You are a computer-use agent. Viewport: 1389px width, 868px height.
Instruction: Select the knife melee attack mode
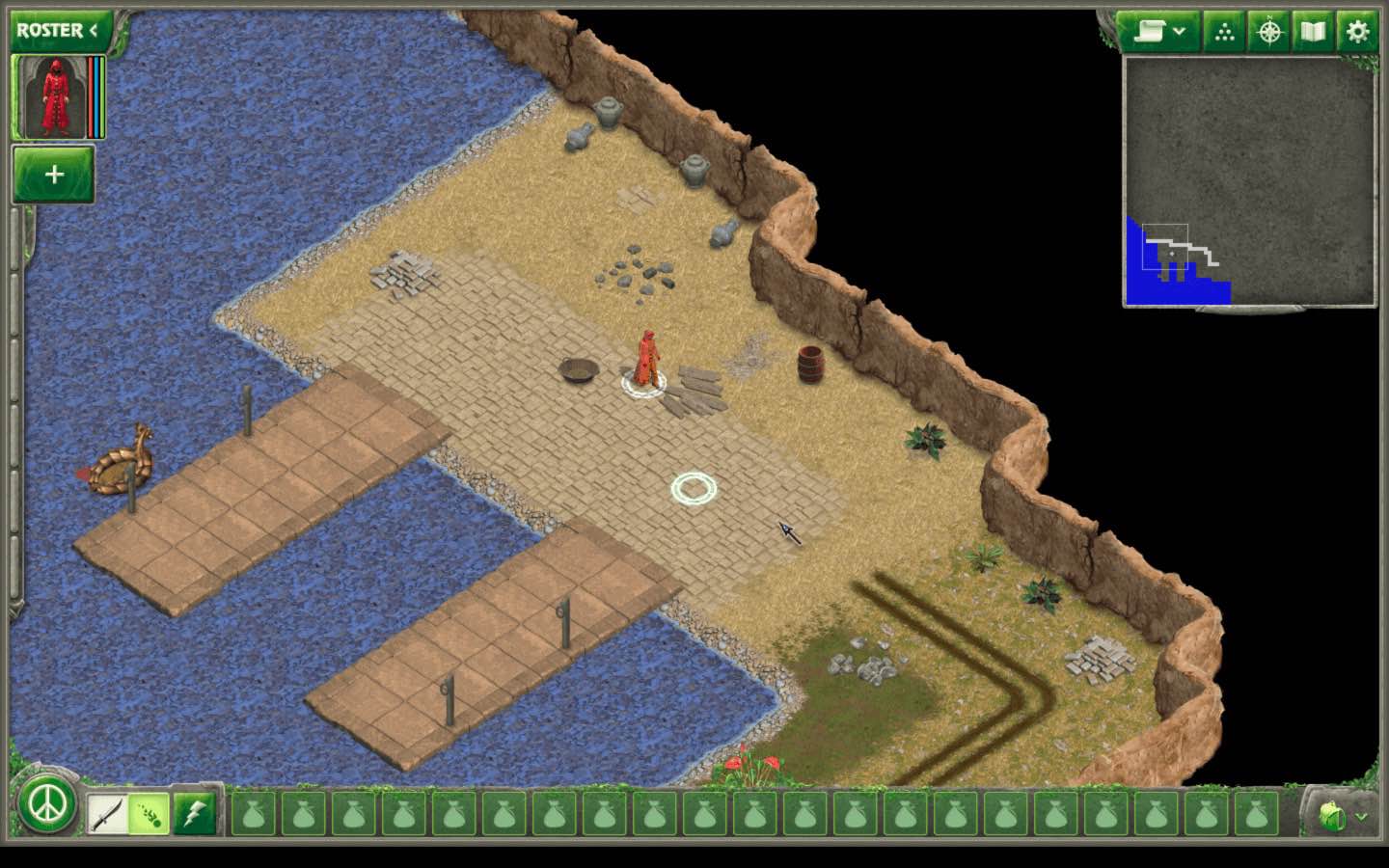106,814
